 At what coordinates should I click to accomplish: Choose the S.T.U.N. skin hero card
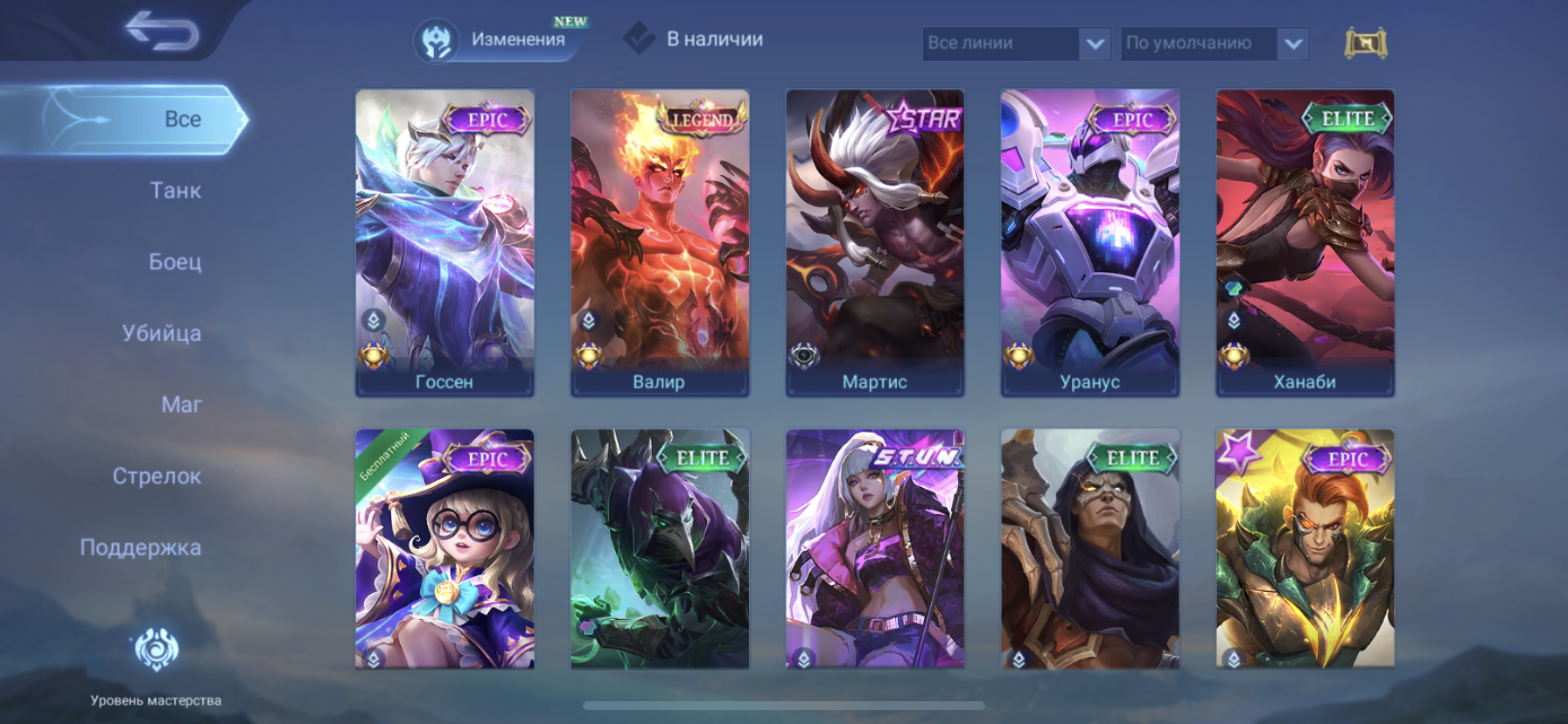tap(875, 549)
